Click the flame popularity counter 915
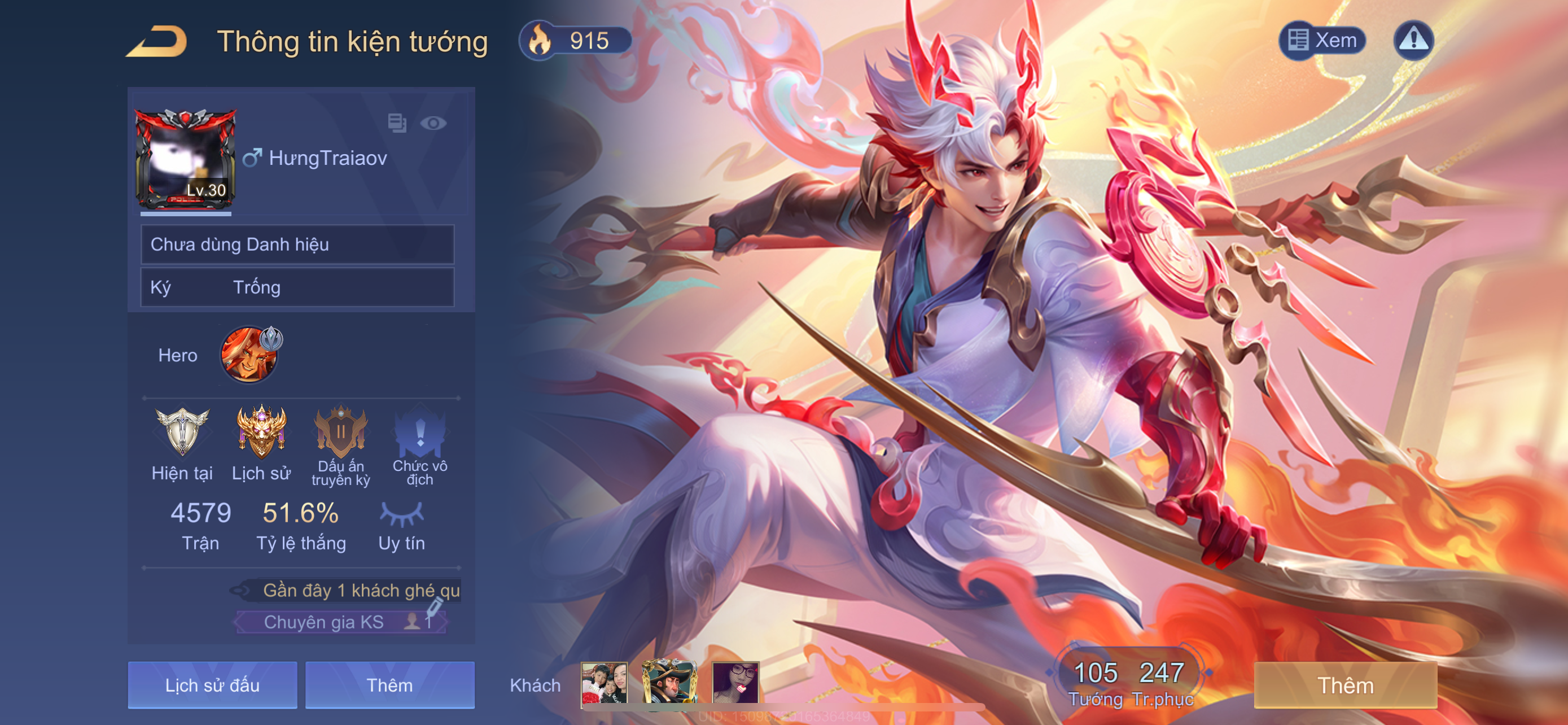1568x725 pixels. click(x=575, y=41)
